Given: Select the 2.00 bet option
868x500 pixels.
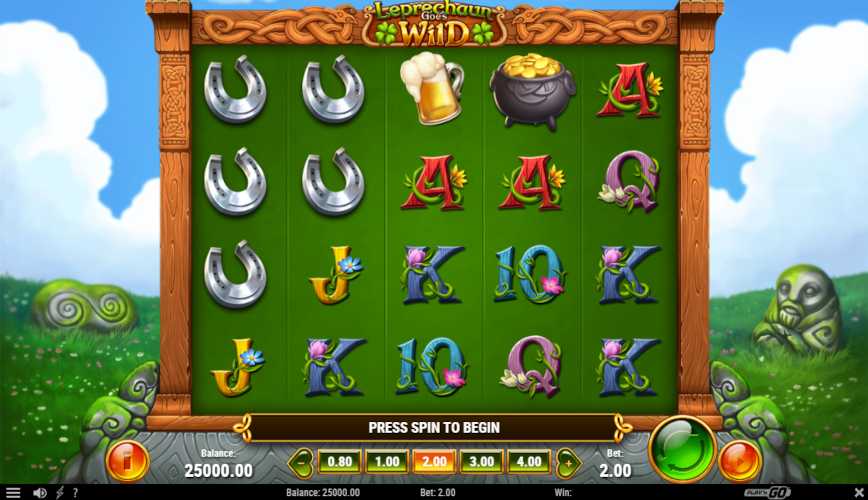Looking at the screenshot, I should (433, 462).
